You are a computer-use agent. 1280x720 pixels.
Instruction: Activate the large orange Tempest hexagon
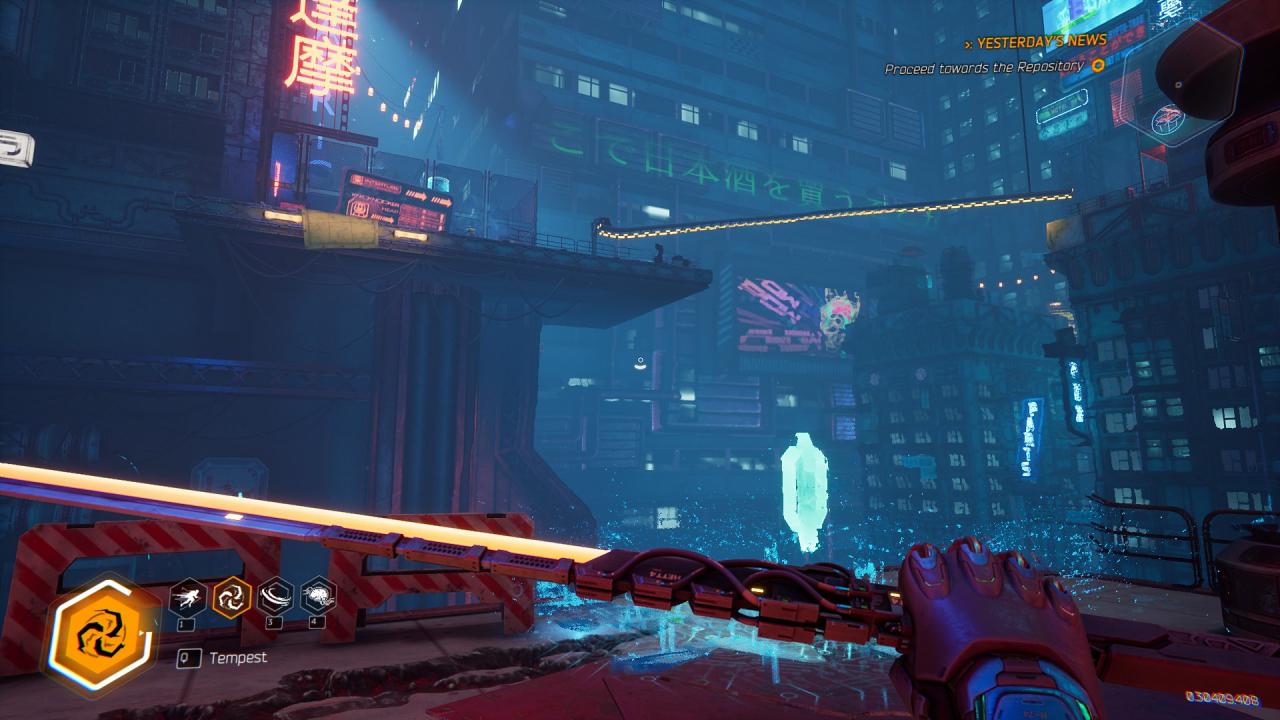(x=100, y=634)
